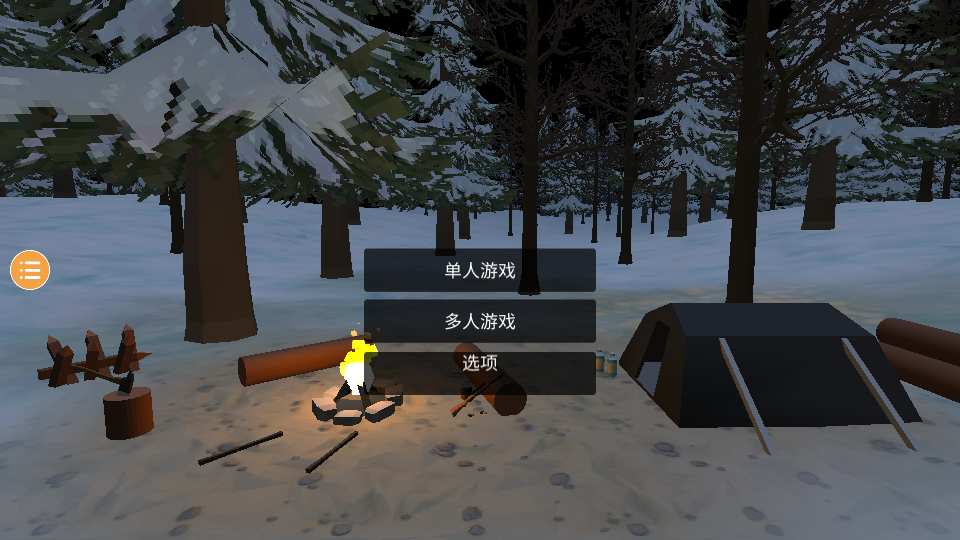Viewport: 960px width, 540px height.
Task: Open the multiplayer game menu (多人游戏)
Action: pos(480,321)
